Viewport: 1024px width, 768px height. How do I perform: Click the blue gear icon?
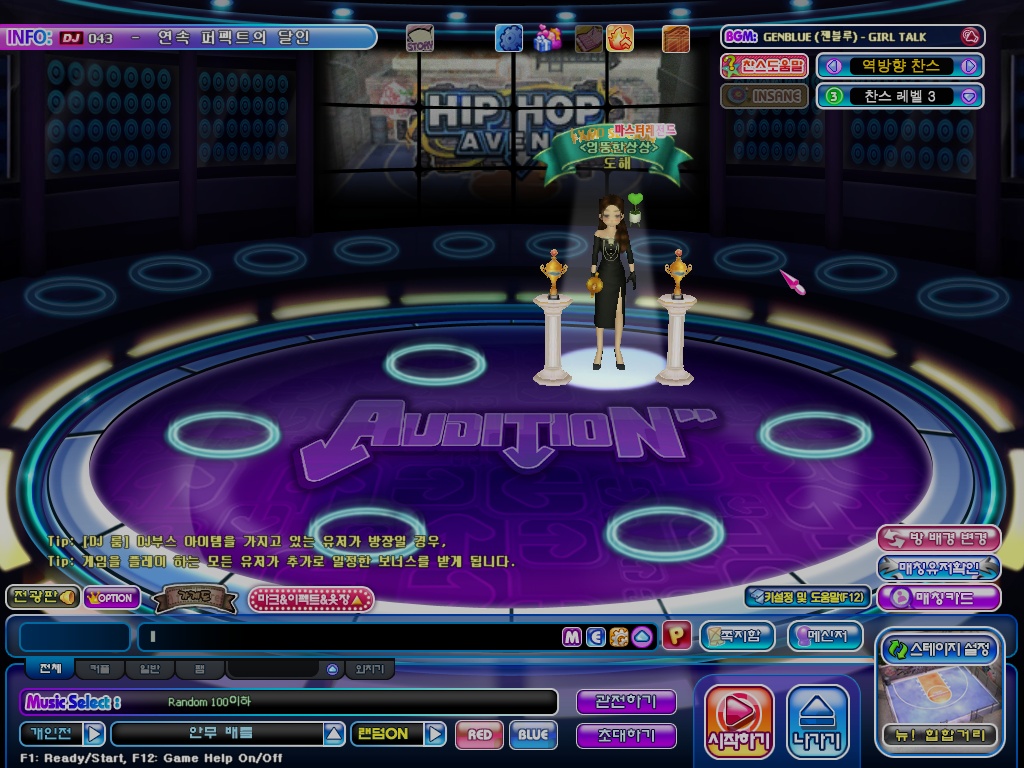tap(509, 38)
